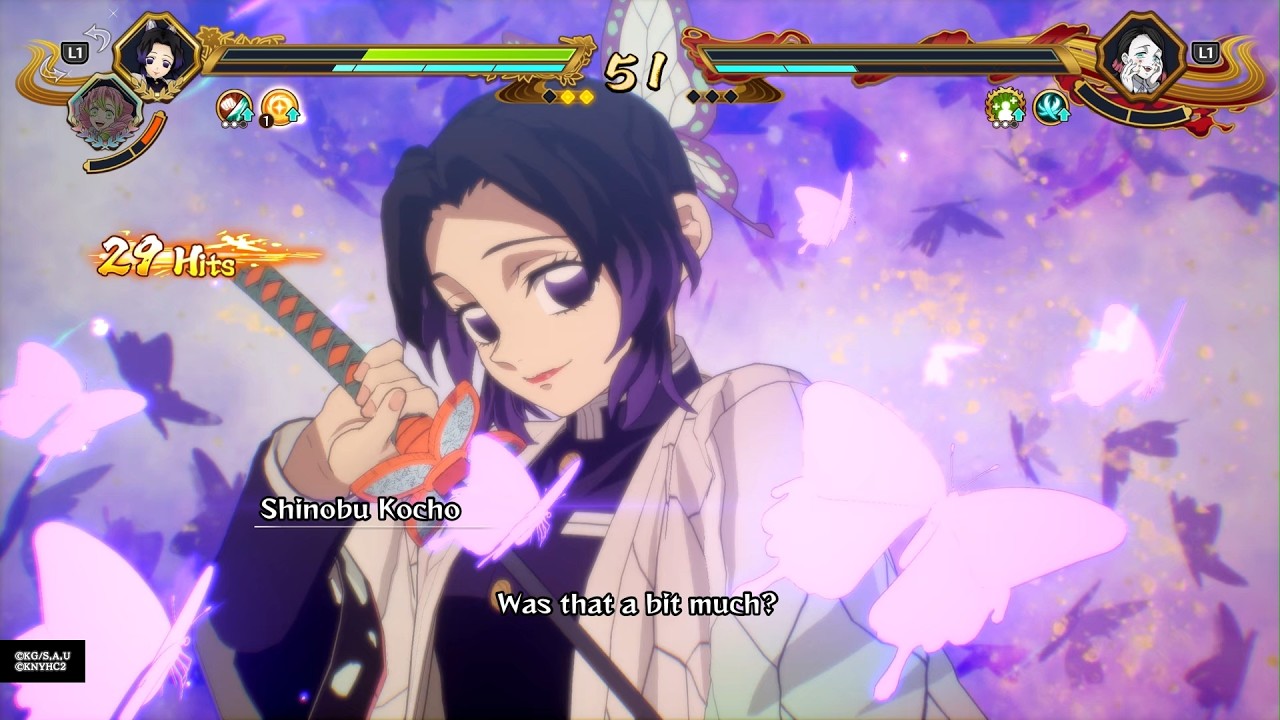The height and width of the screenshot is (720, 1280).
Task: Choose the teal feather boost gear icon
Action: click(1050, 107)
